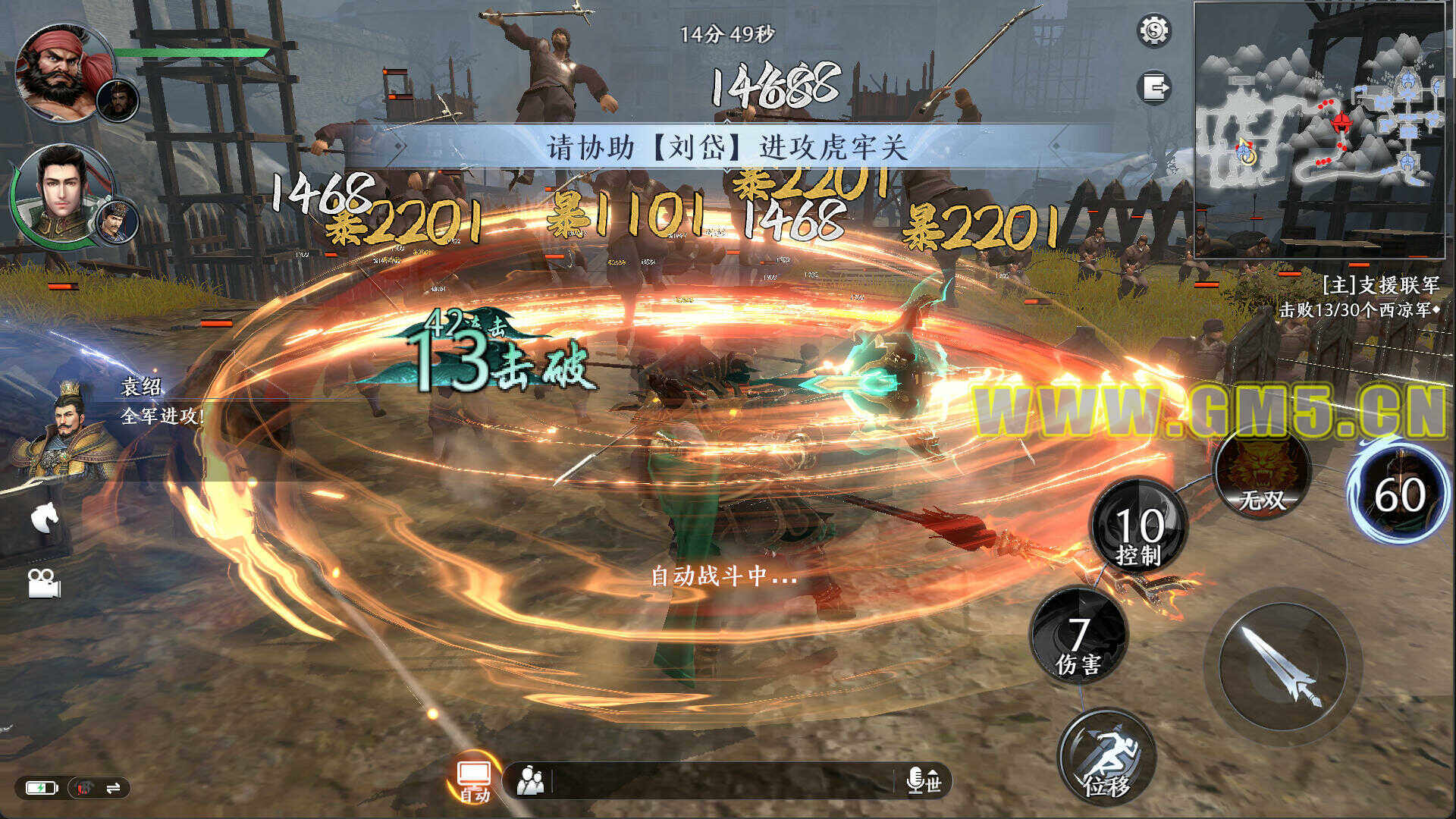The width and height of the screenshot is (1456, 819).
Task: Click the hero swap skill showing 60
Action: [1398, 494]
